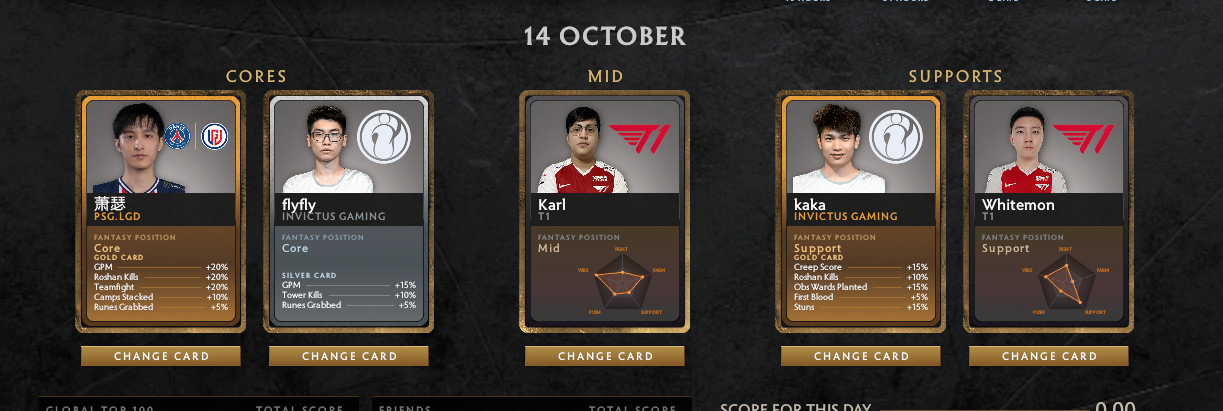Screen dimensions: 1223x411
Task: Select kaka's gold support card
Action: 861,212
